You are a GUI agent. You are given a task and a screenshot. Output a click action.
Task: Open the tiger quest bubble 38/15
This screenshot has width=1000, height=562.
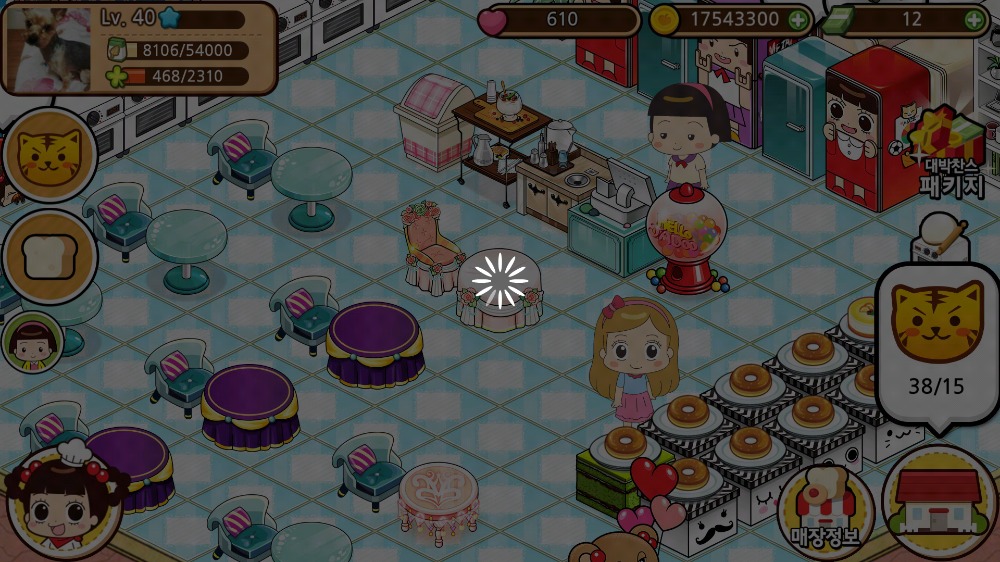click(936, 345)
